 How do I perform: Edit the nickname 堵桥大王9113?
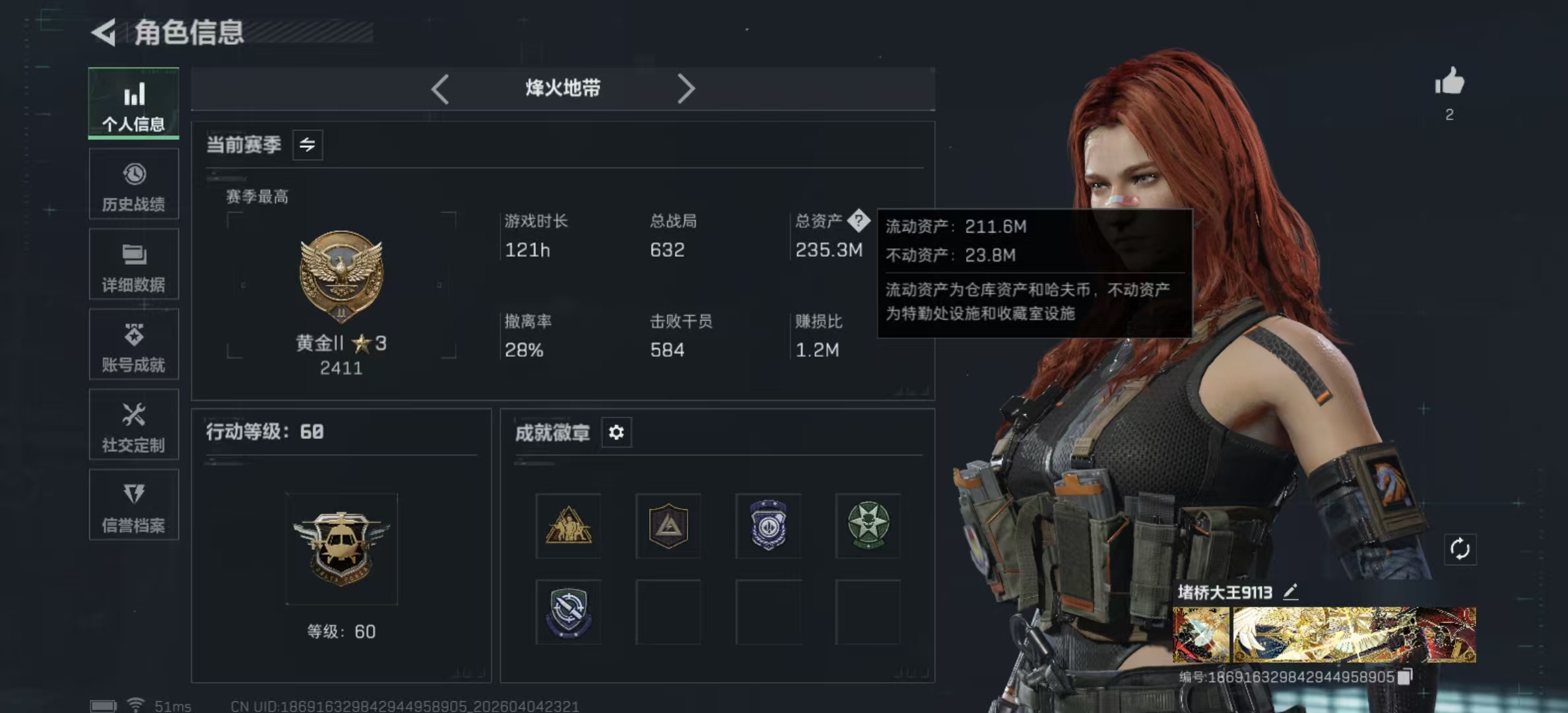coord(1291,592)
